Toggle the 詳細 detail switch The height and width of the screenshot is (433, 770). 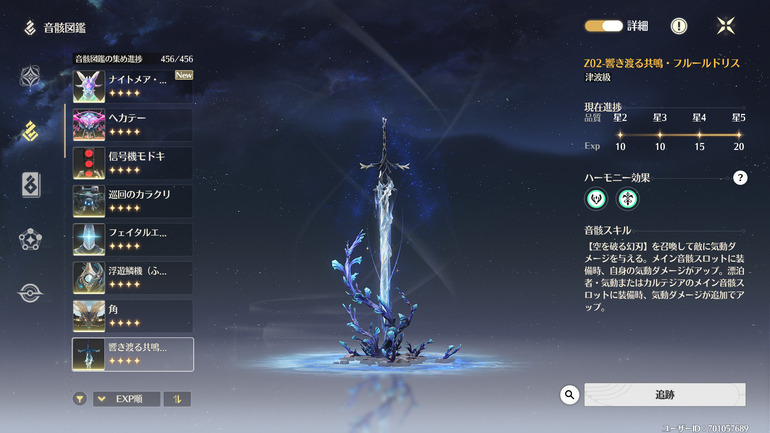point(603,26)
